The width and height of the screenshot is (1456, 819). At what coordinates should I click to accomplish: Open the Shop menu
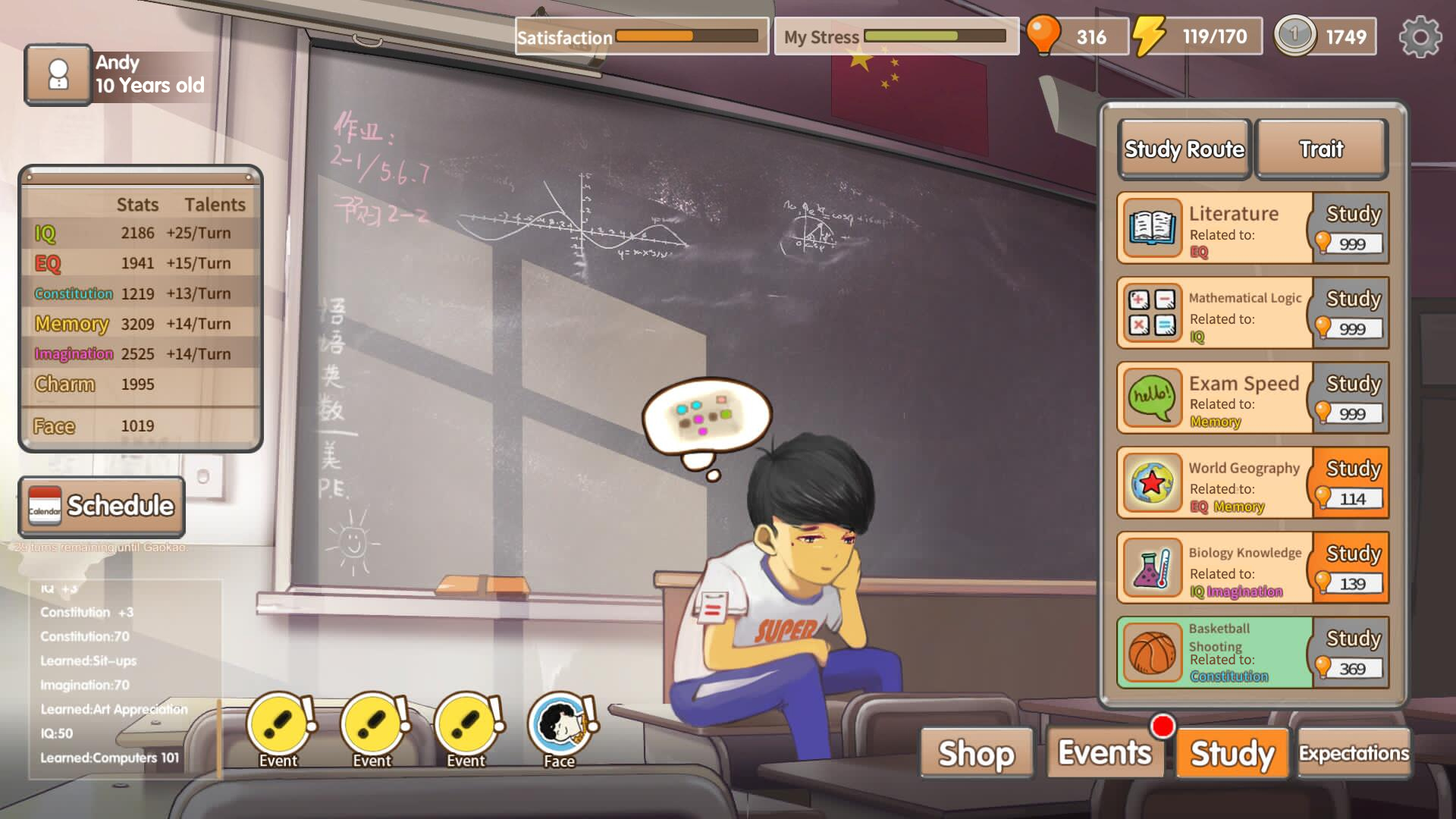[x=976, y=753]
